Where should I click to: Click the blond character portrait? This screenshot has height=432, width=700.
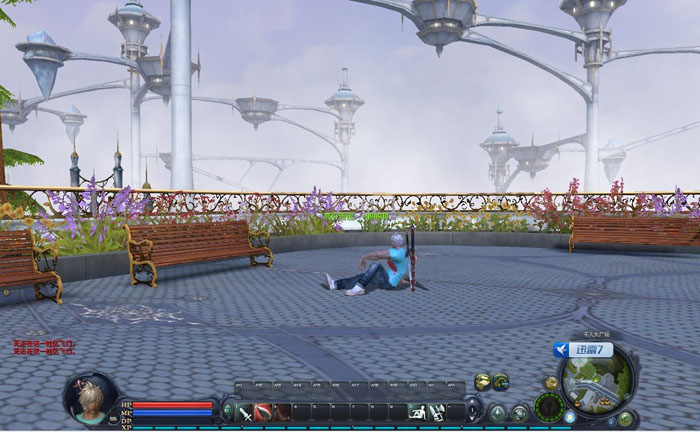click(90, 394)
